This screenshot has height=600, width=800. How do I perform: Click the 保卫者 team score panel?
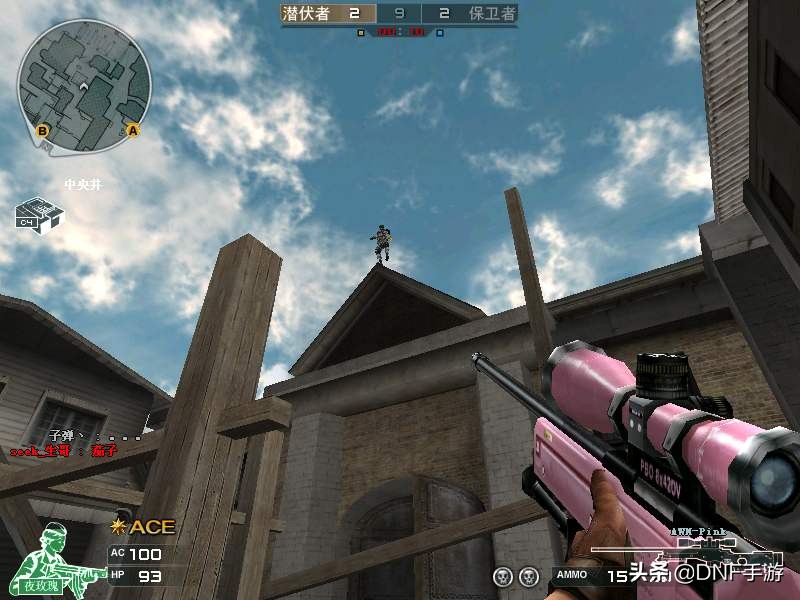(x=473, y=14)
